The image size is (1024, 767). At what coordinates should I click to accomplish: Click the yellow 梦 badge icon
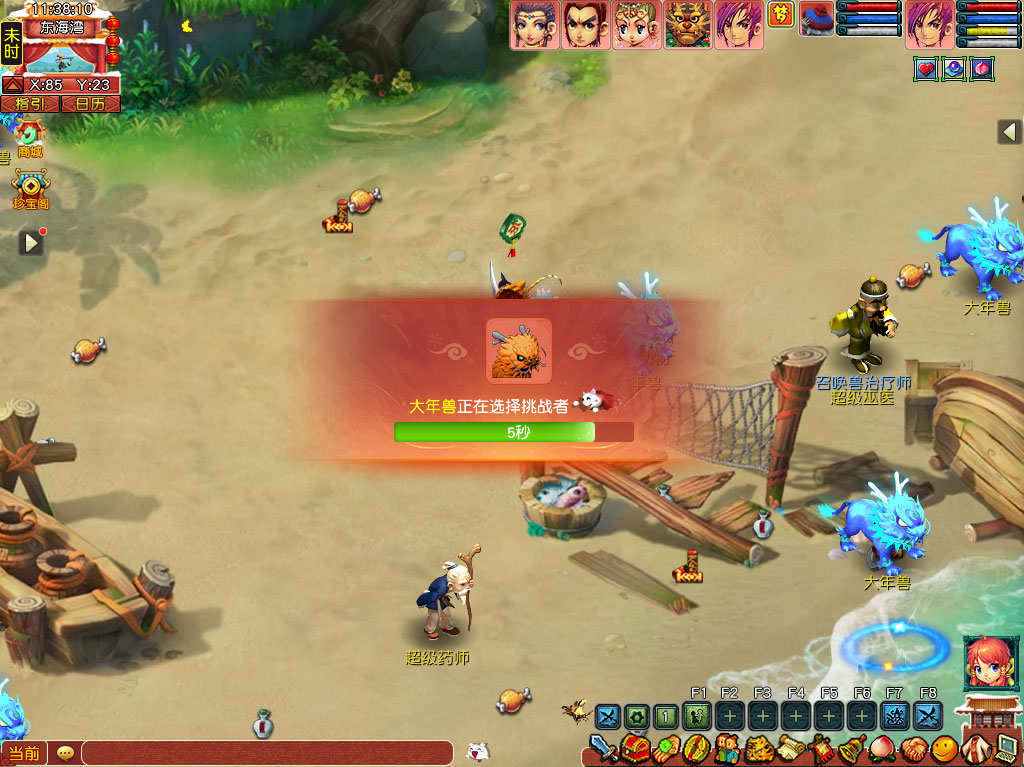(780, 14)
